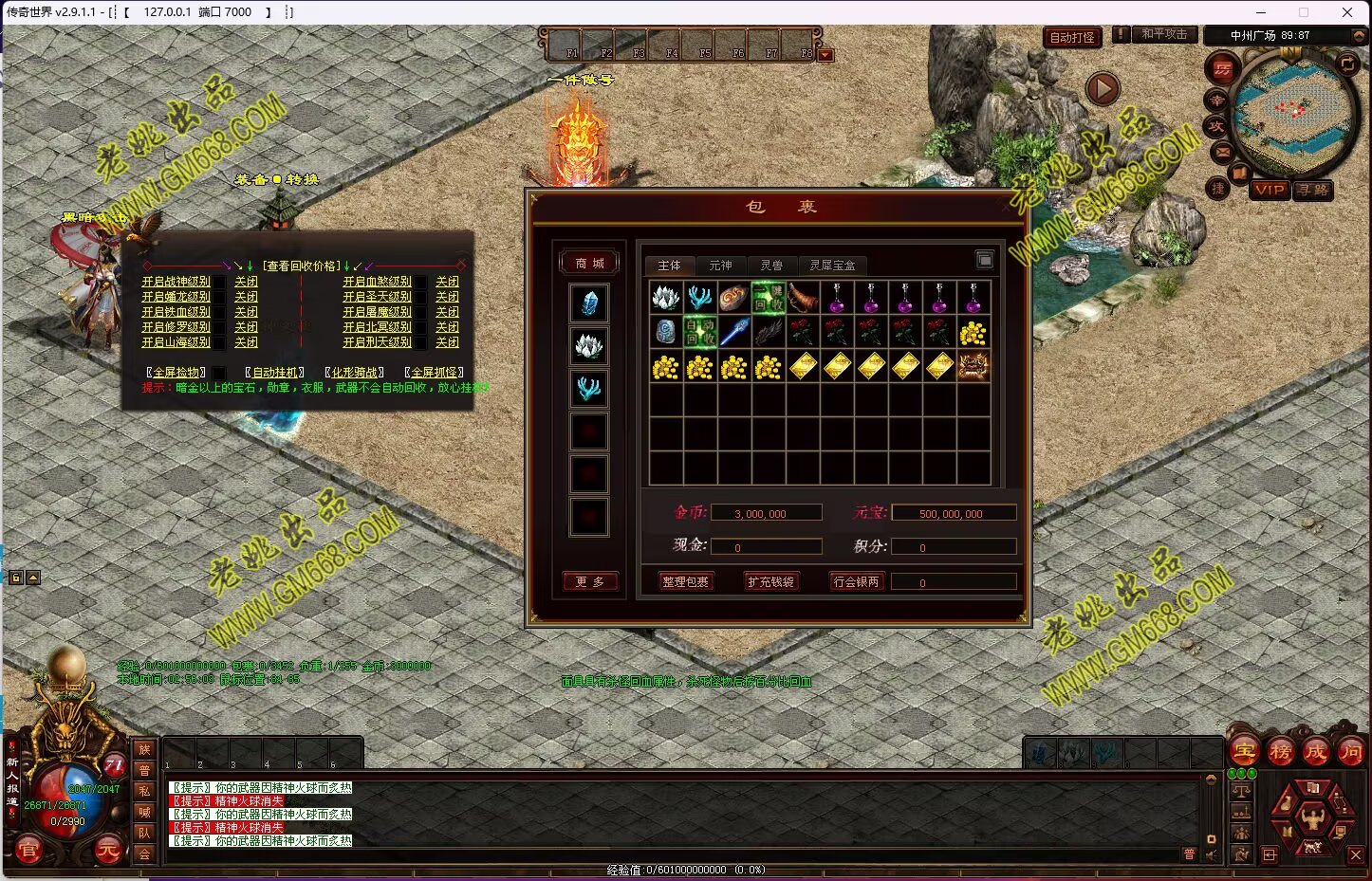Click the 开启战神级别 link
The image size is (1372, 881).
[x=176, y=282]
